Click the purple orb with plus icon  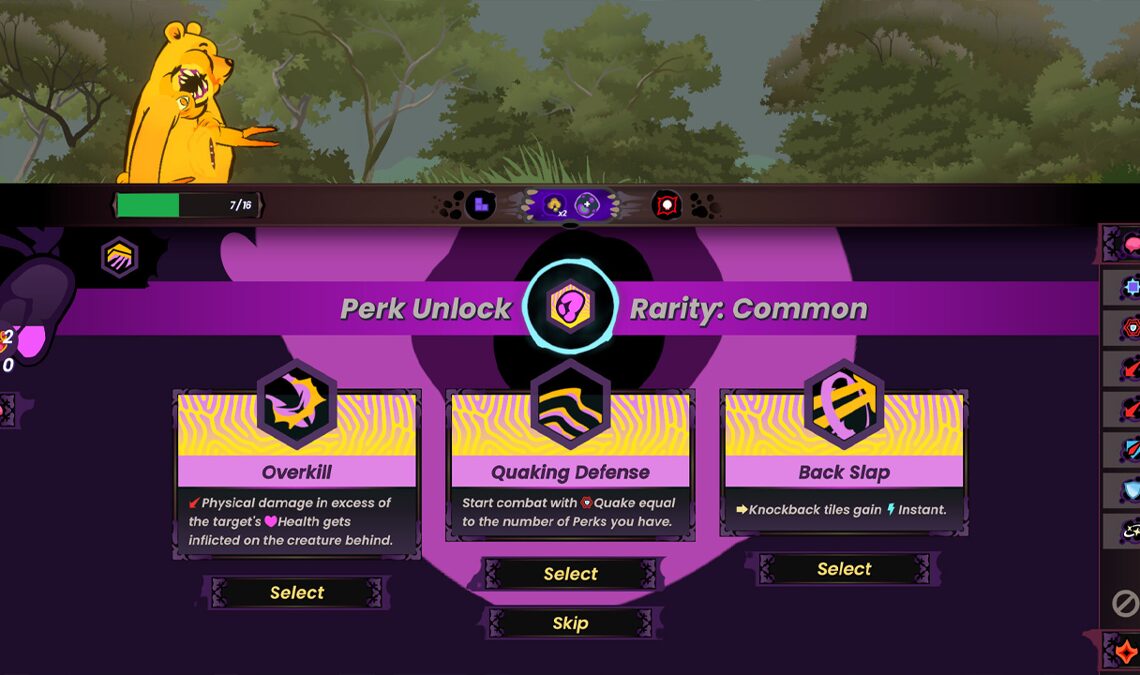(x=586, y=206)
